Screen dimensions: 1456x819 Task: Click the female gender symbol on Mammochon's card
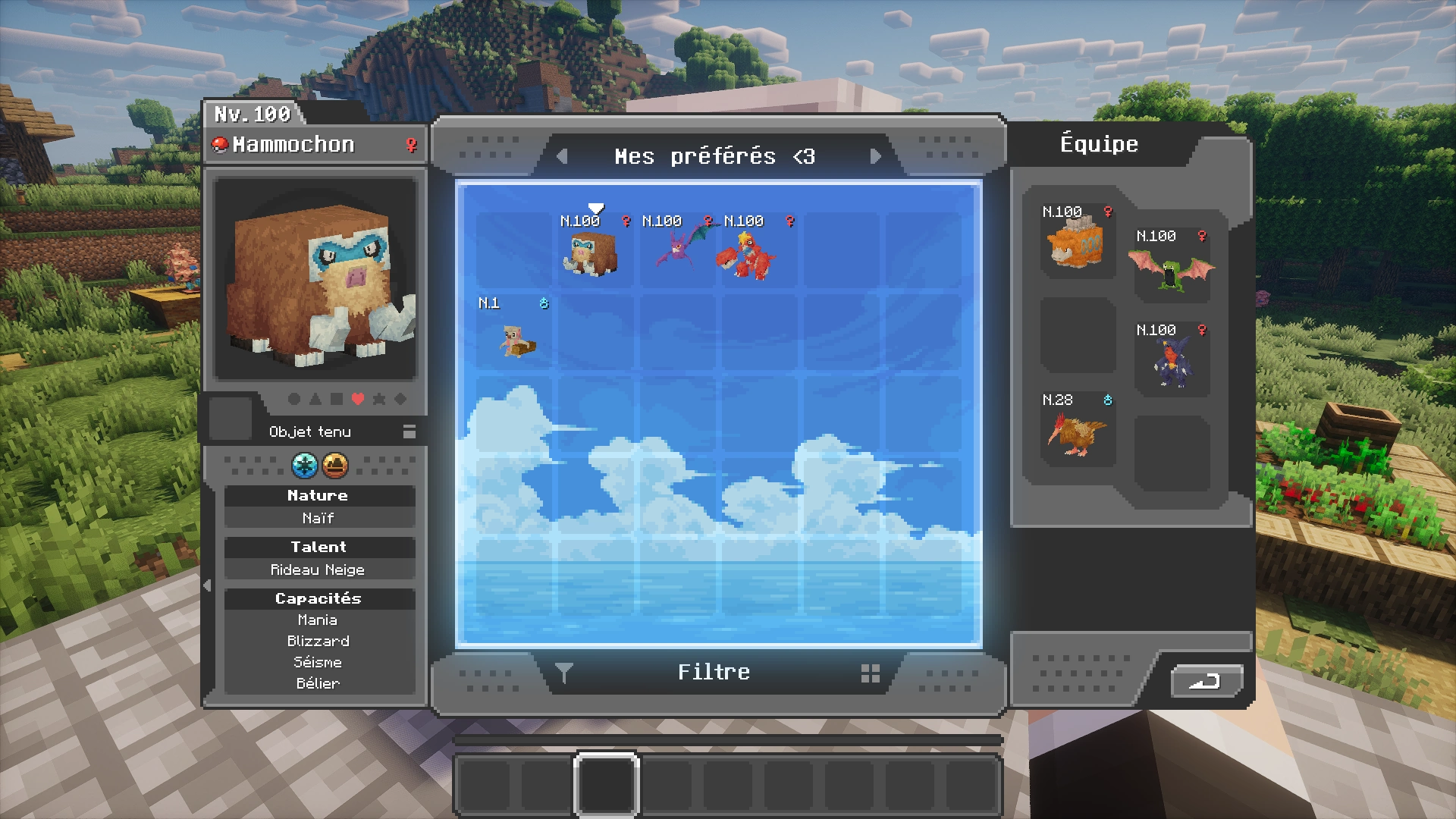[x=410, y=144]
